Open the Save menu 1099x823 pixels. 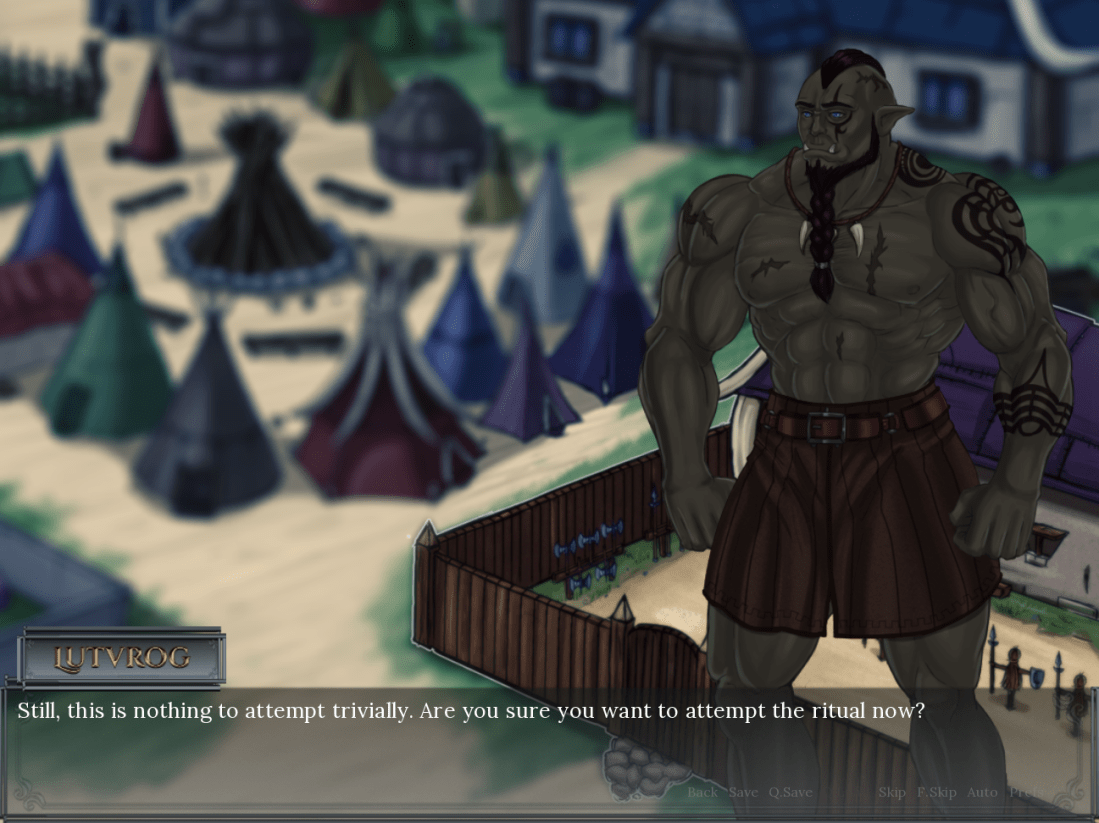(x=743, y=792)
